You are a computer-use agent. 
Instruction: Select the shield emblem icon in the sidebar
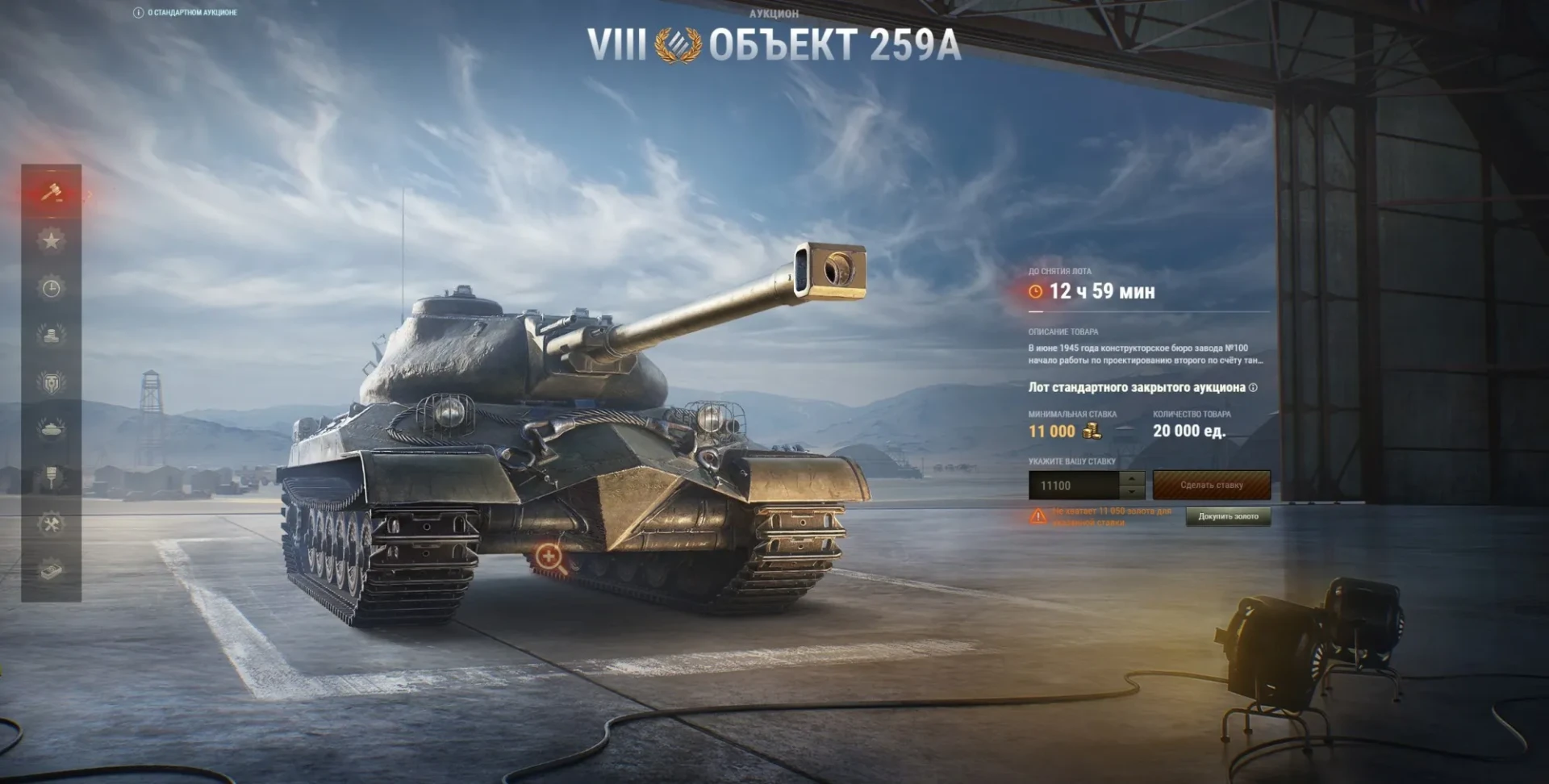pos(52,382)
